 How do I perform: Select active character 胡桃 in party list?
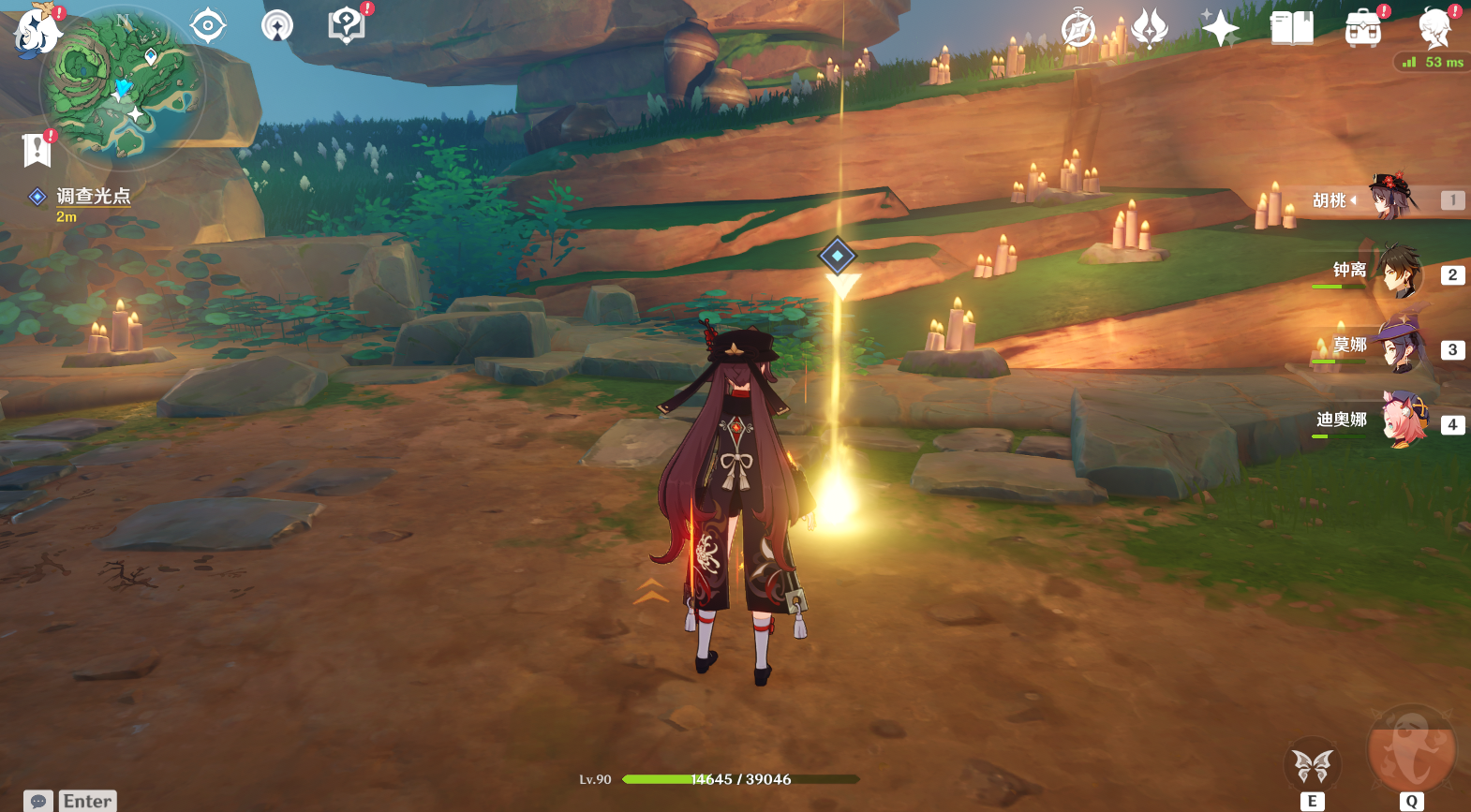[1392, 199]
